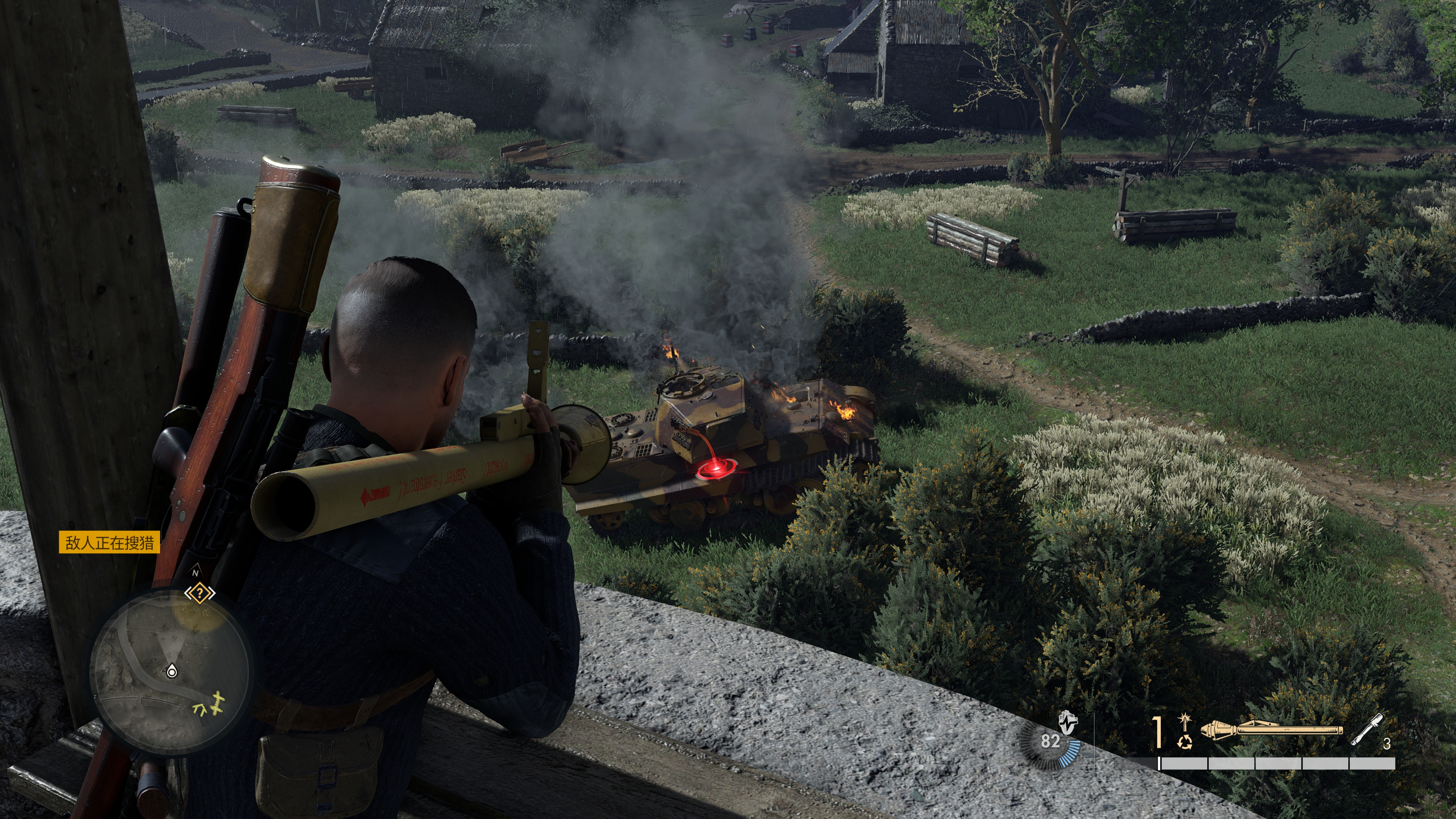Click the yellow enemy hunting alert banner

click(x=110, y=543)
